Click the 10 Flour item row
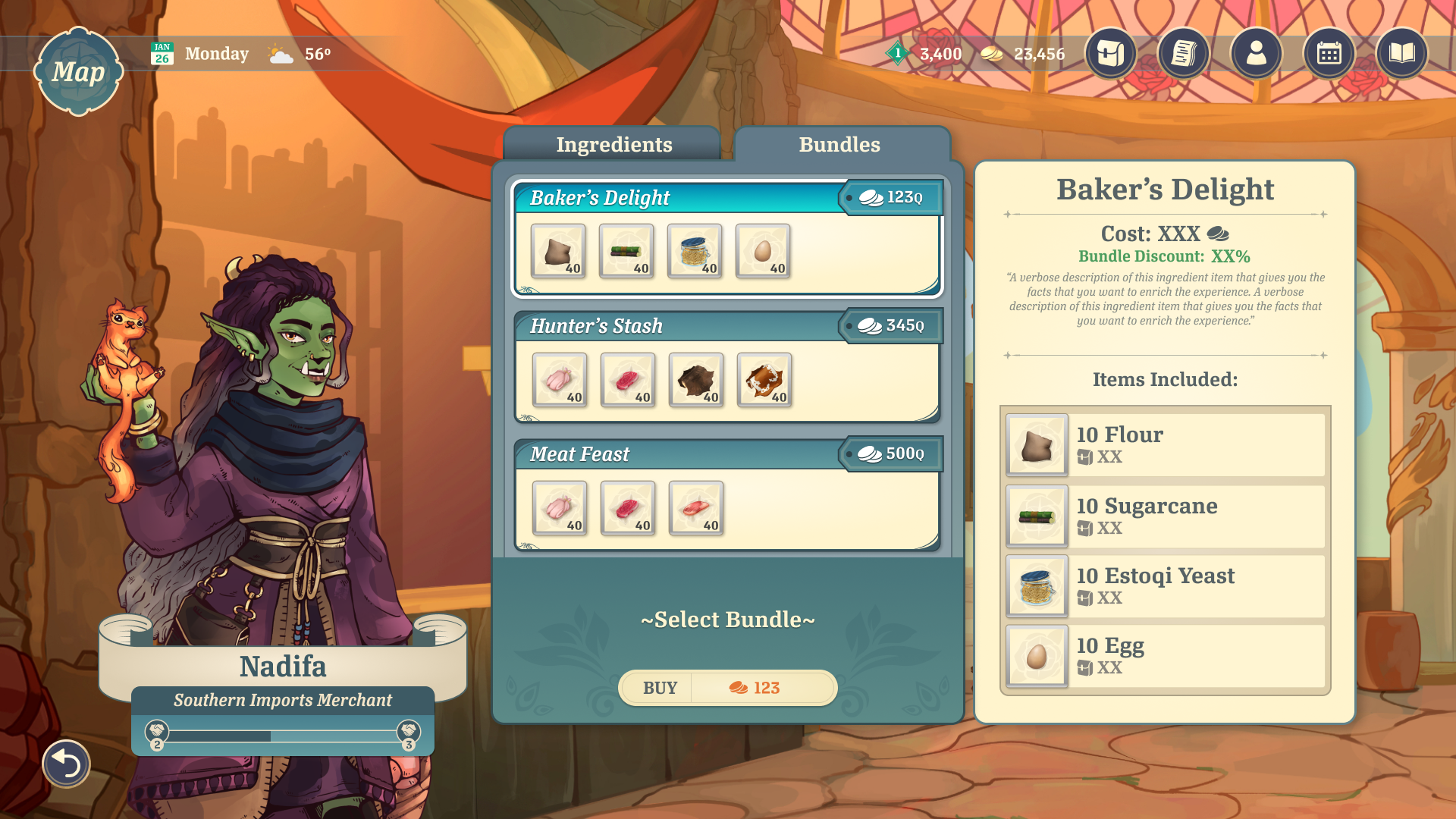1456x819 pixels. pos(1165,444)
